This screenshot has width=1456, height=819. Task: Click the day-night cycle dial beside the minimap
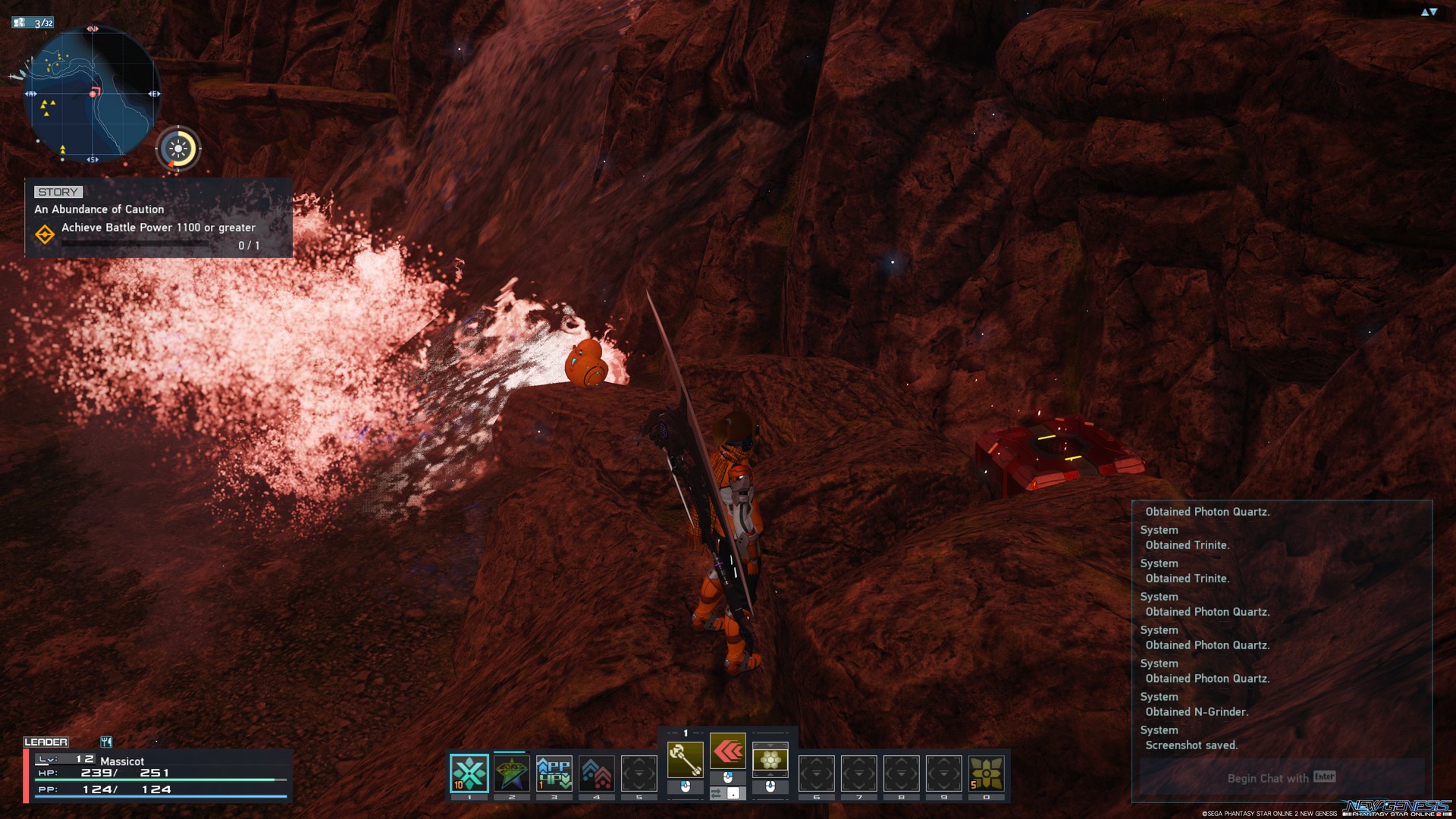[x=179, y=149]
